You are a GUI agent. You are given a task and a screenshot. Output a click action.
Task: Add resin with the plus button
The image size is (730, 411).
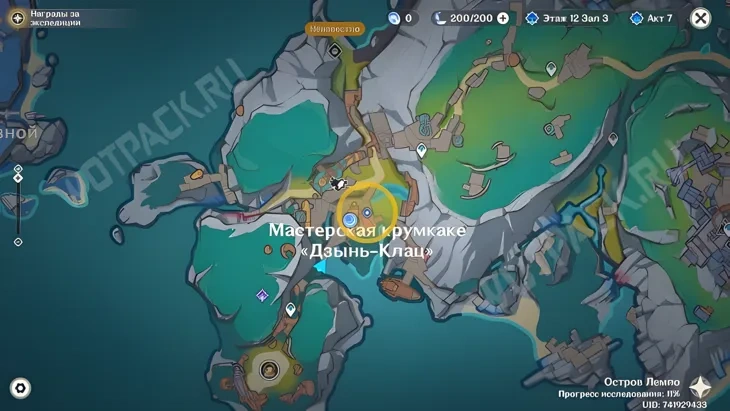pyautogui.click(x=502, y=18)
